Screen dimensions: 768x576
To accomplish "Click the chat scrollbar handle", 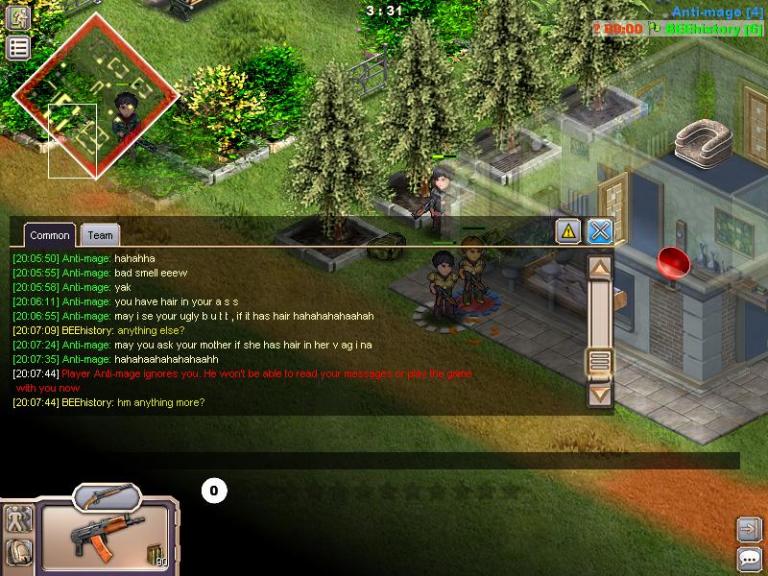I will 599,361.
